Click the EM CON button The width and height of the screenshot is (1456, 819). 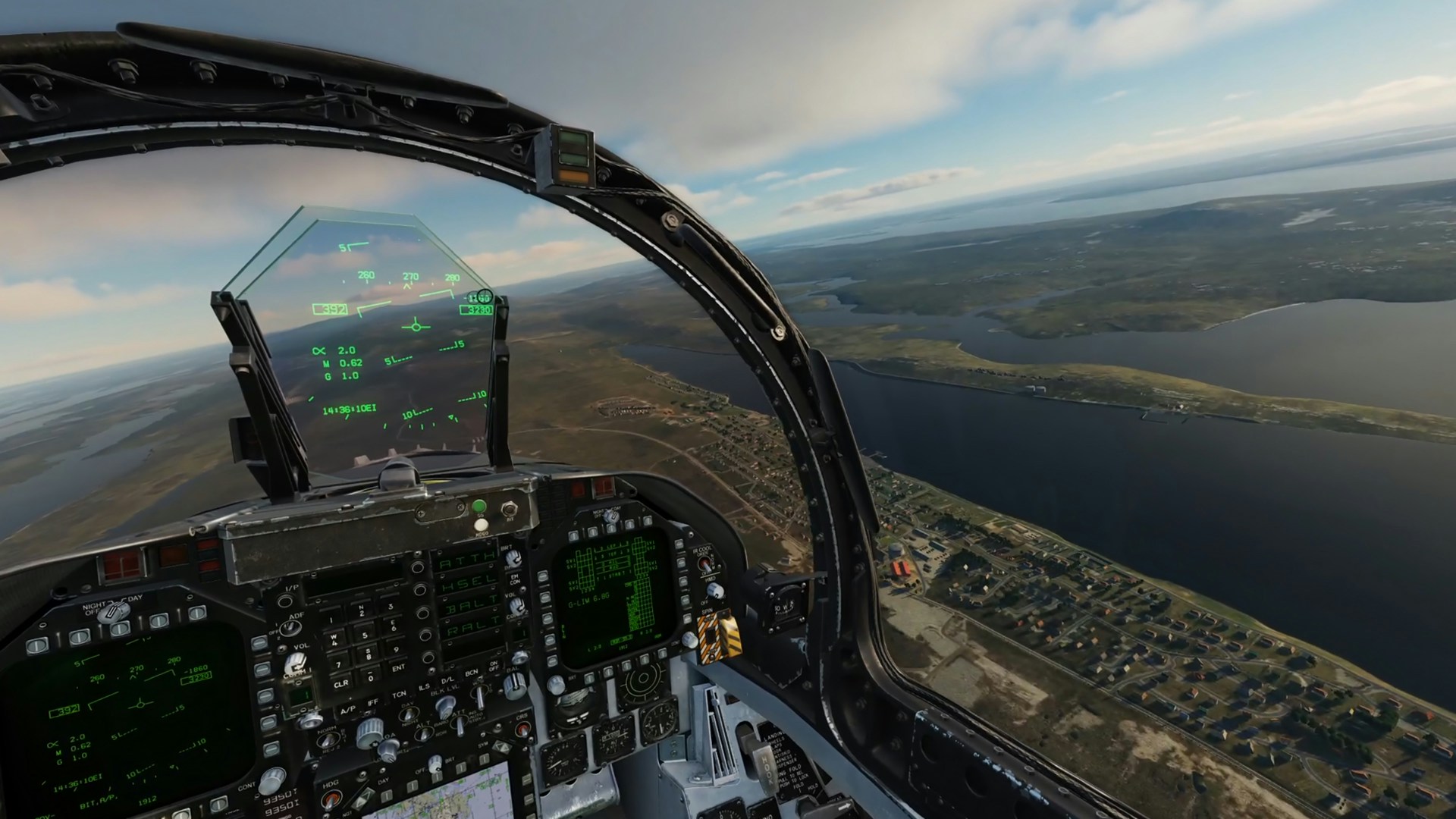[x=515, y=579]
